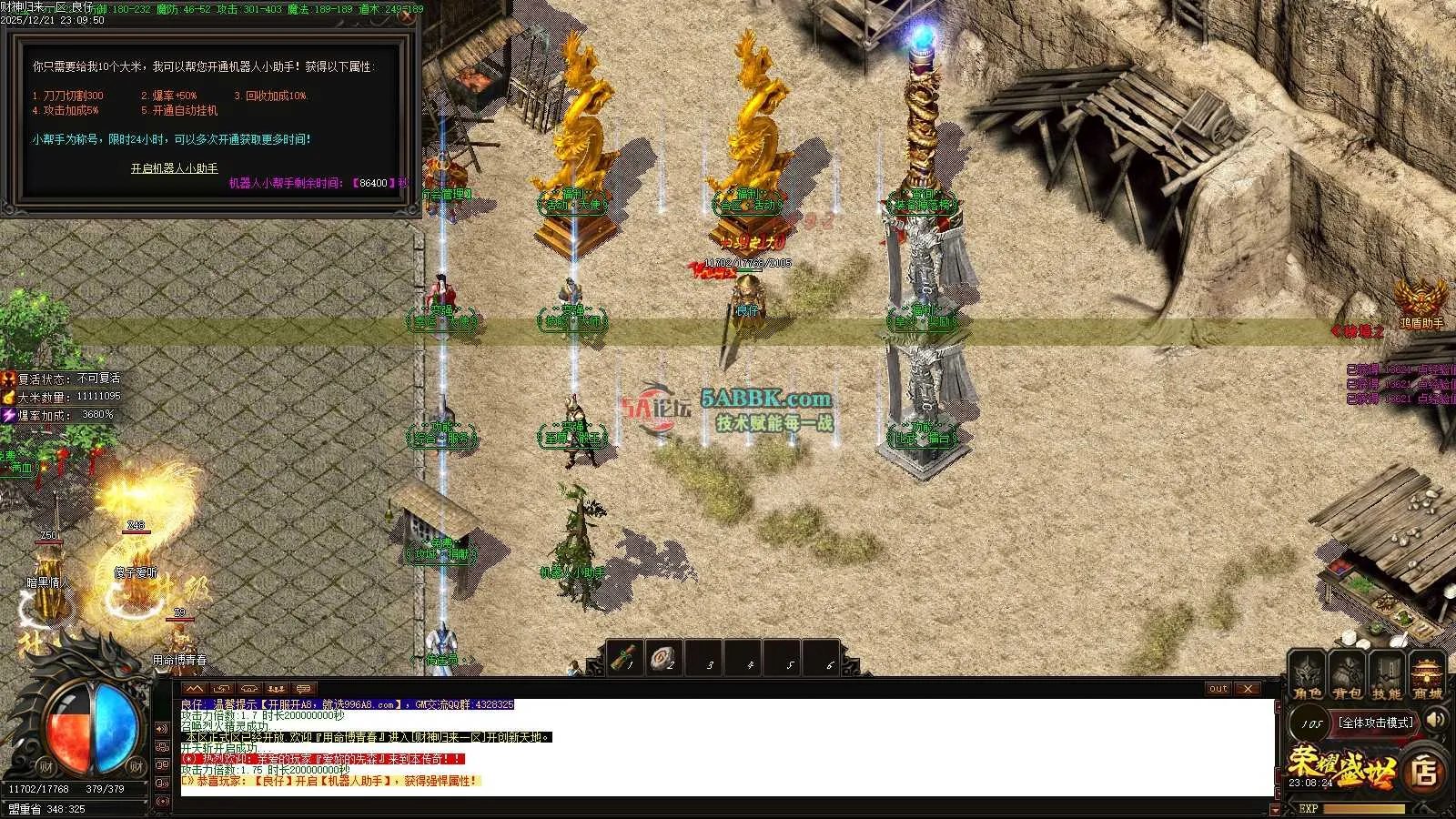
Task: Click the 鸿盾助手 helper icon
Action: point(1421,300)
